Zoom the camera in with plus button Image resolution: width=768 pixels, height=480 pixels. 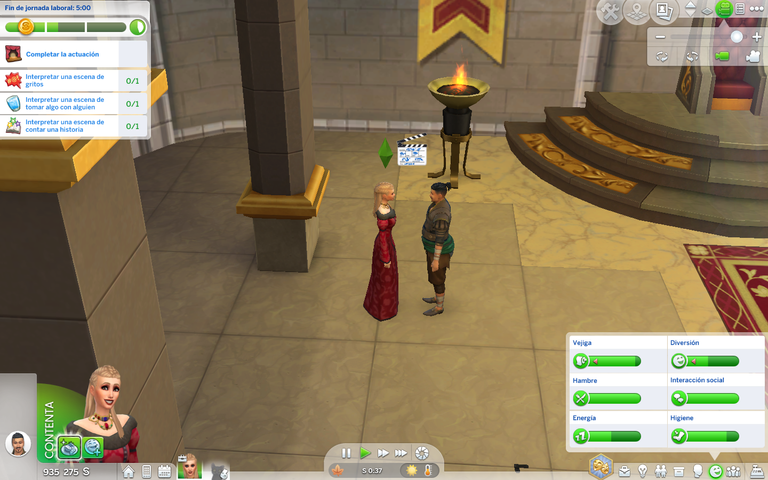[x=757, y=37]
